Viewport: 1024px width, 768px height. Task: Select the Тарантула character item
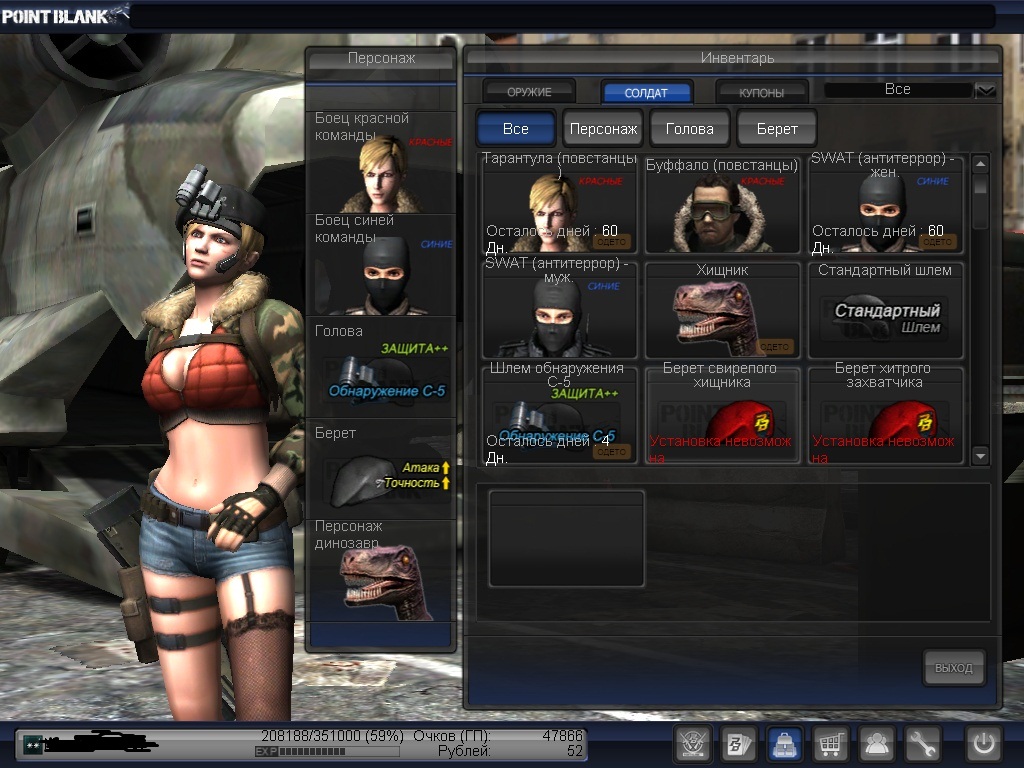tap(560, 205)
